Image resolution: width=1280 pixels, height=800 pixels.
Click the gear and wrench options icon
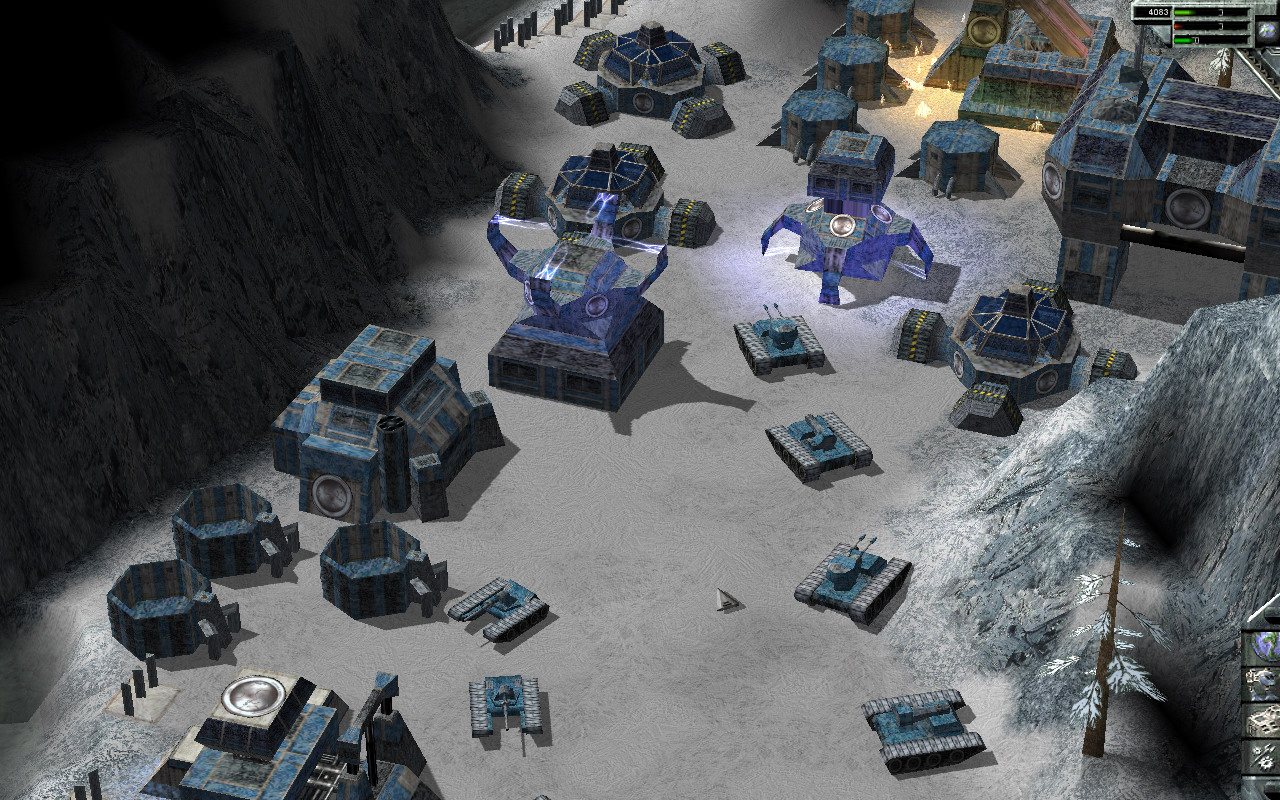coord(1263,756)
